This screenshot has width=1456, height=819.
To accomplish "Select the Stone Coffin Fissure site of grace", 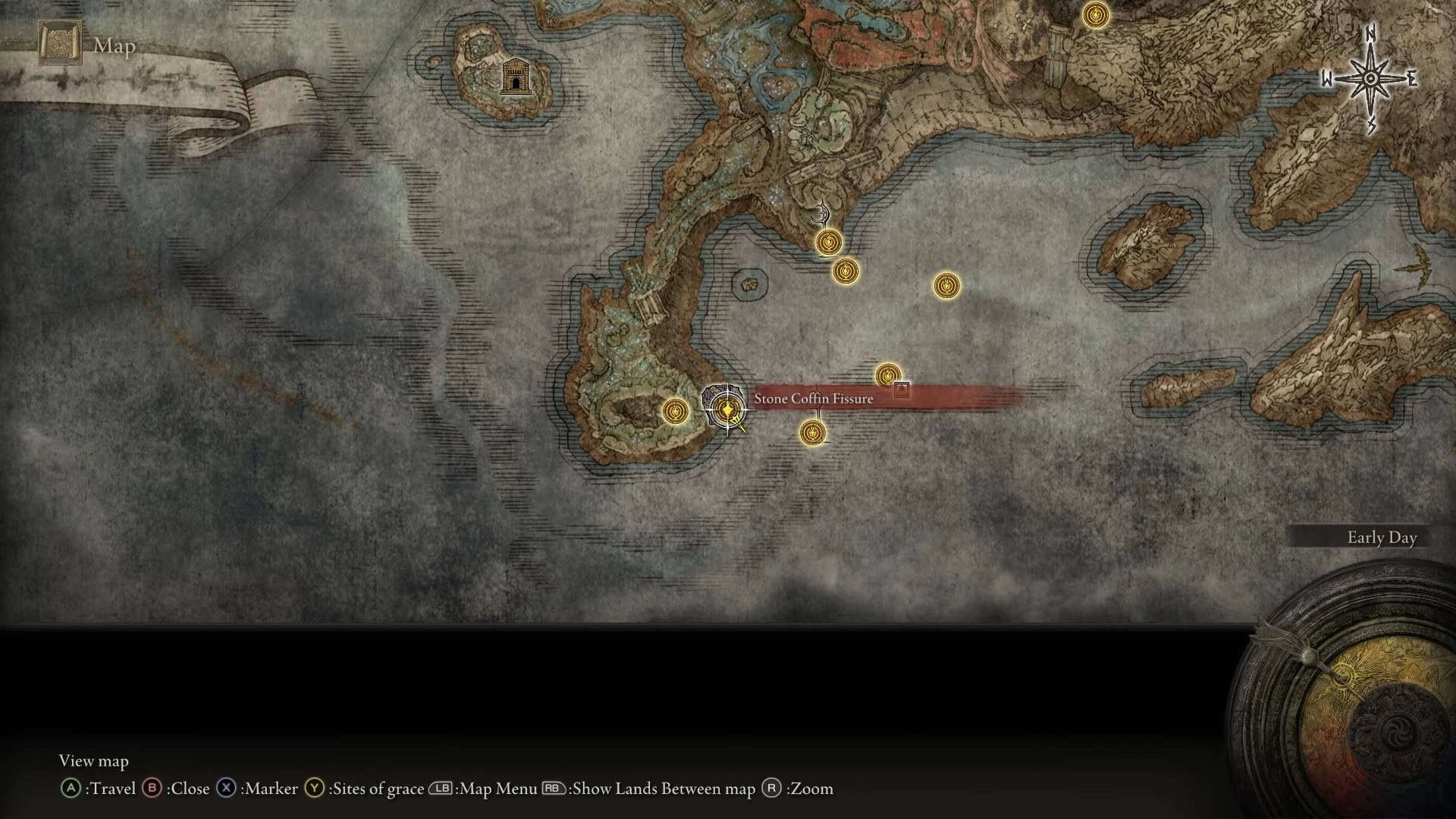I will (x=728, y=410).
